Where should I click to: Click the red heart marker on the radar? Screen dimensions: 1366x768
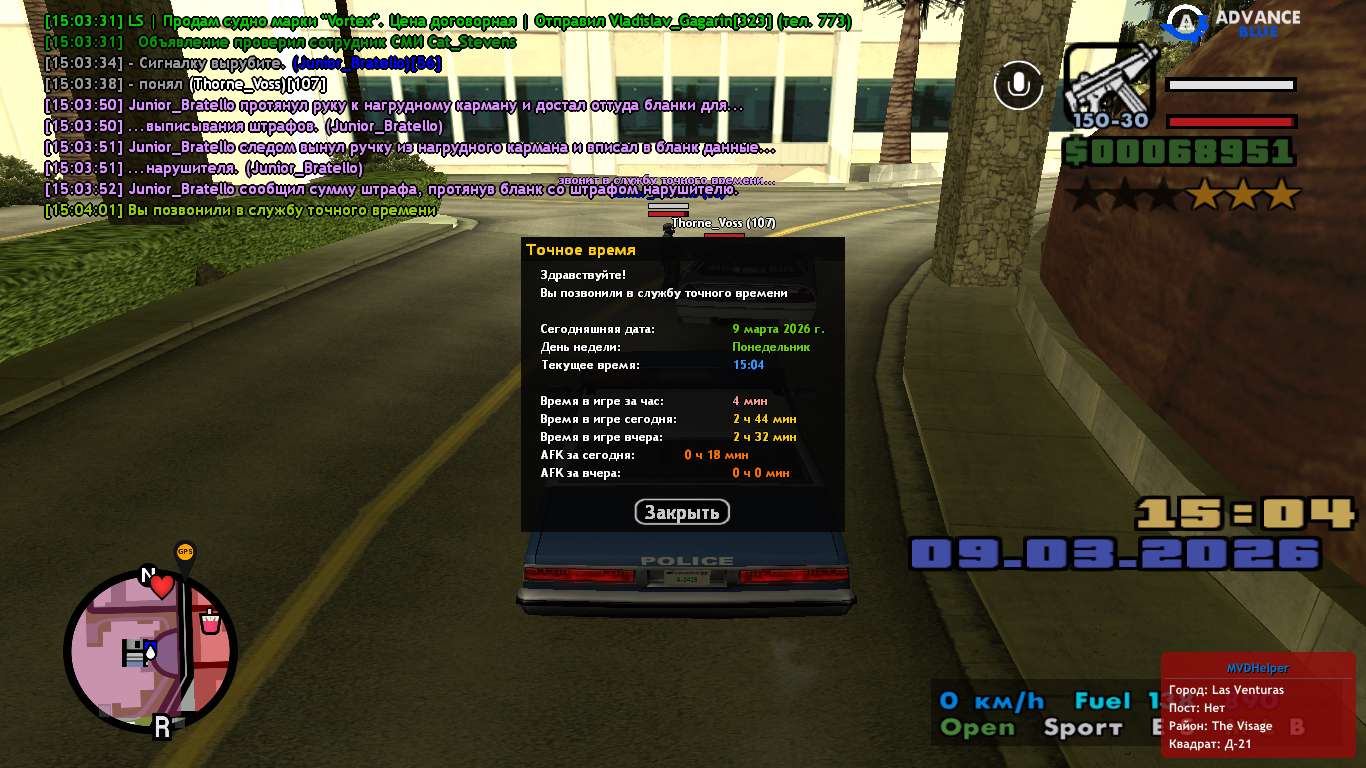click(162, 587)
